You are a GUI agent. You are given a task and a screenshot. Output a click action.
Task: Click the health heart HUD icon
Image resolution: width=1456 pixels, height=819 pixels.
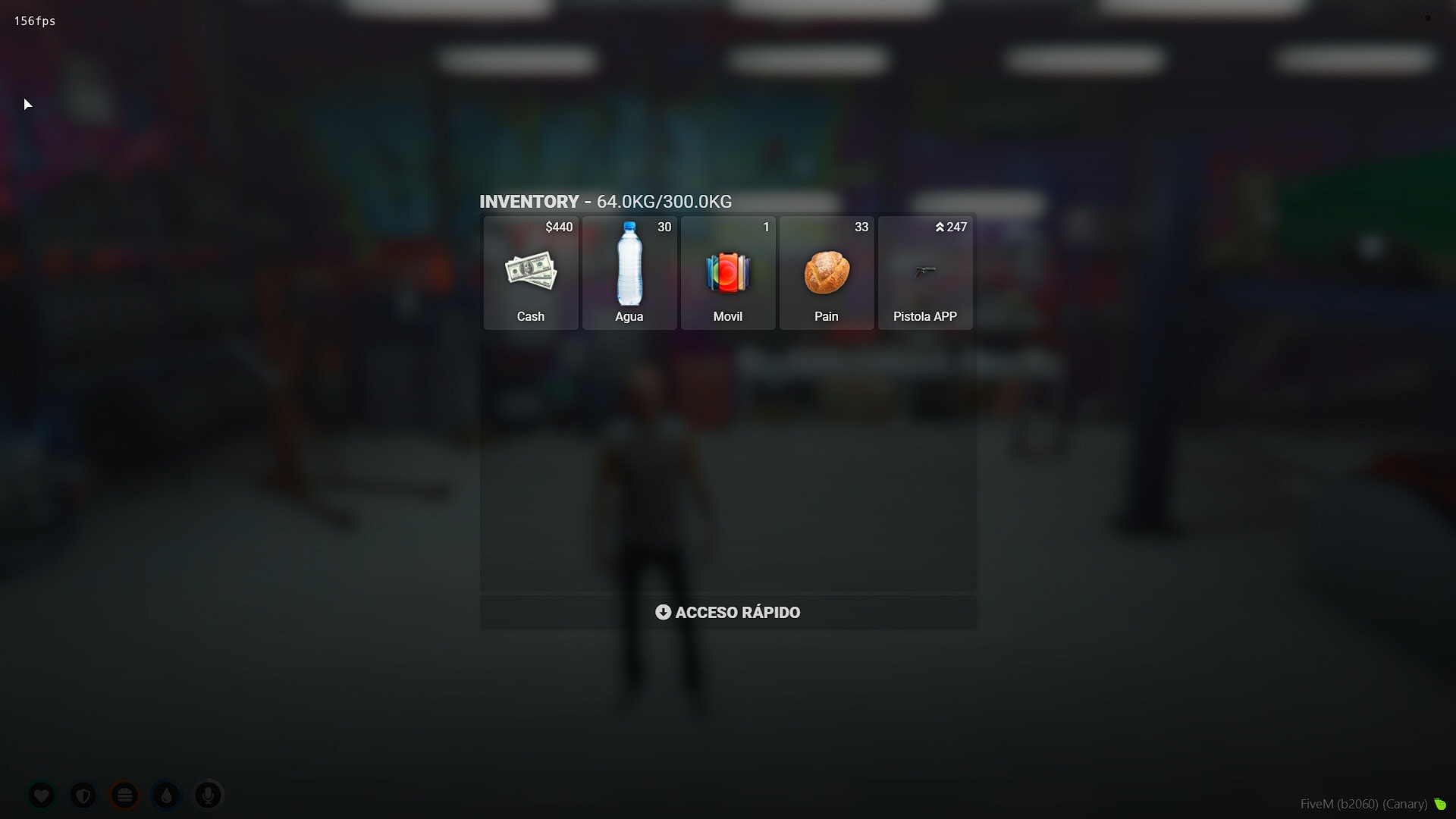coord(42,795)
